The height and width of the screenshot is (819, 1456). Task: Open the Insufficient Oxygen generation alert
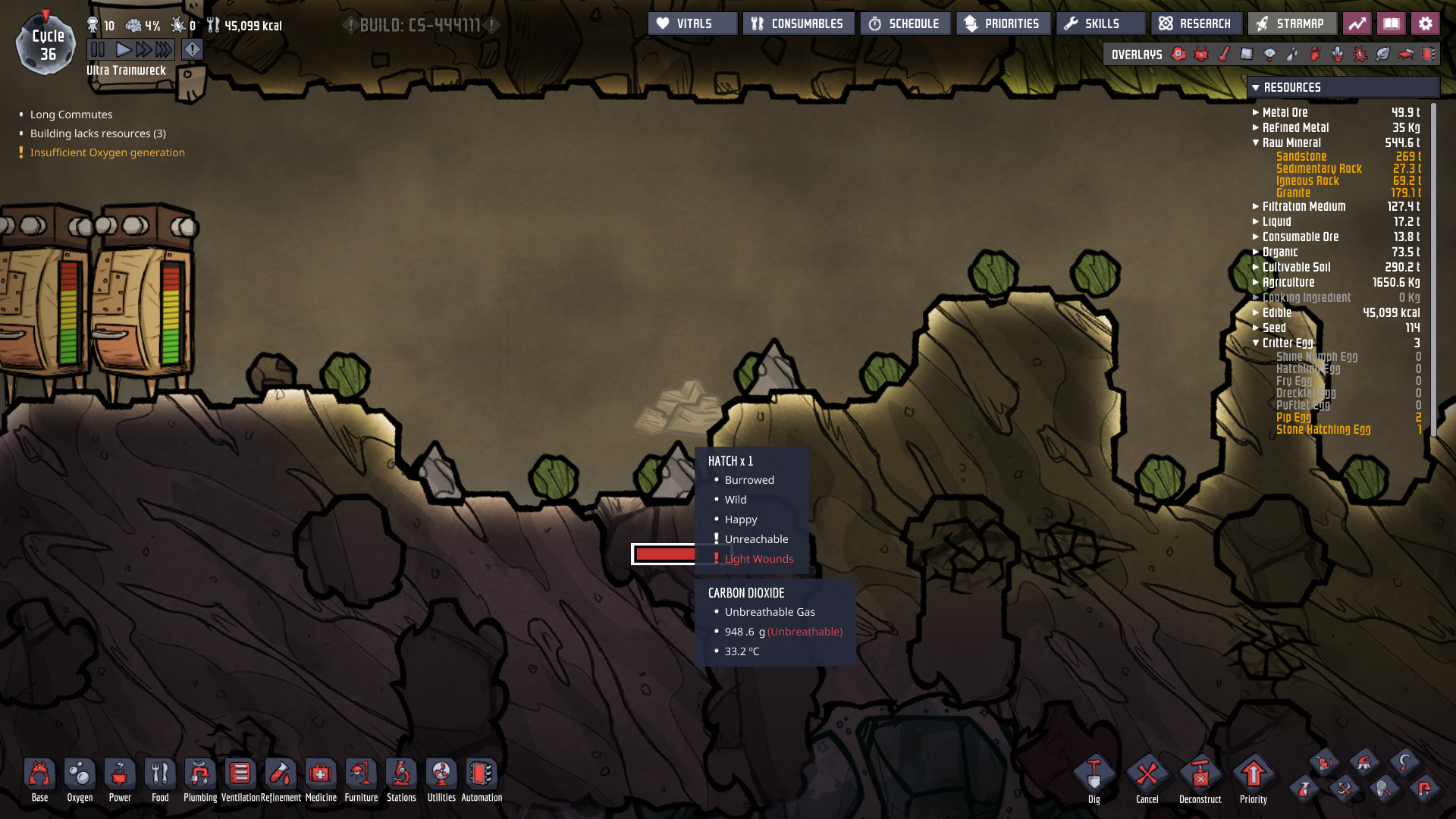coord(107,152)
